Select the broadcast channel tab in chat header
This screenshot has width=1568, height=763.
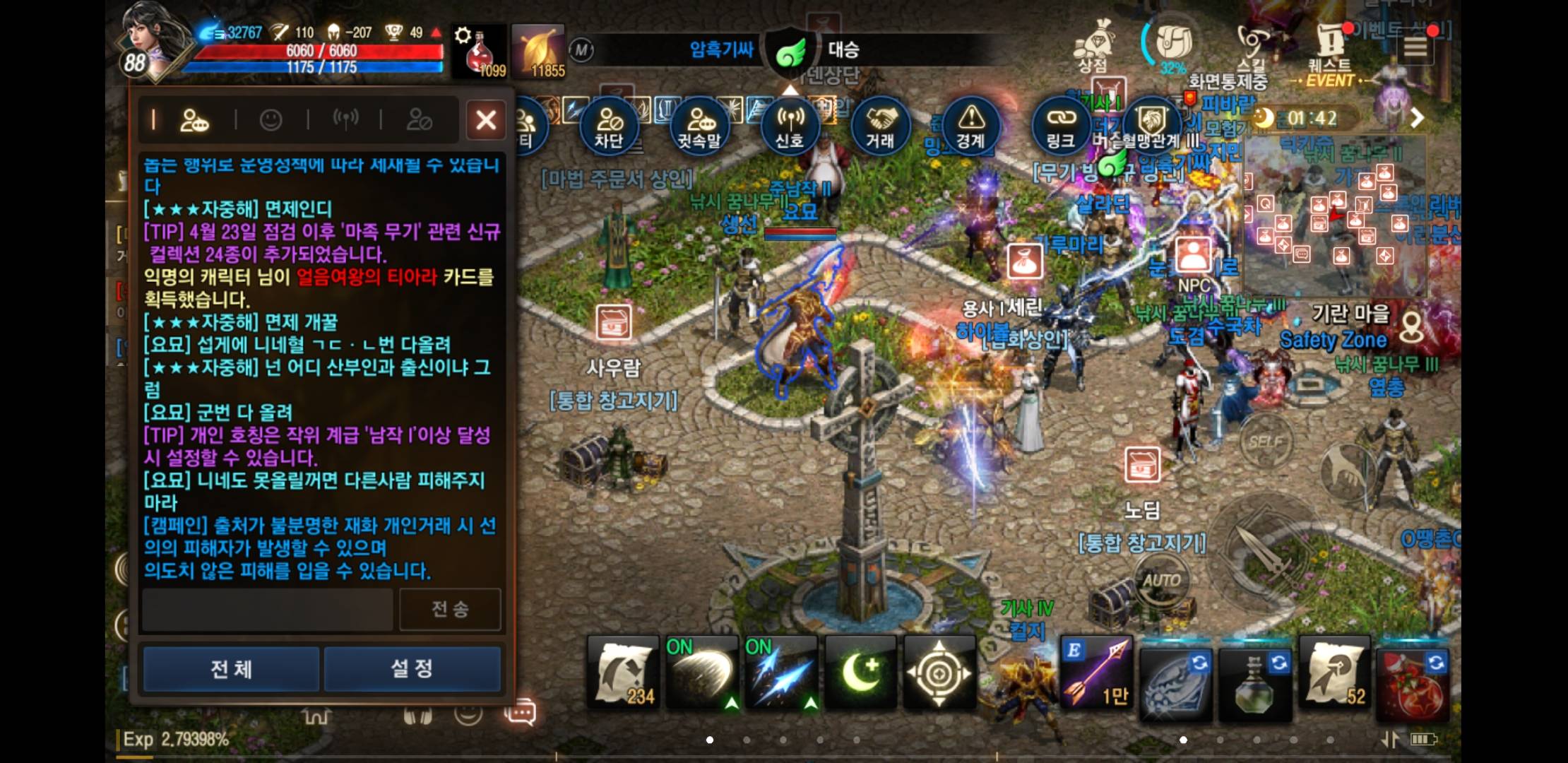[x=348, y=119]
